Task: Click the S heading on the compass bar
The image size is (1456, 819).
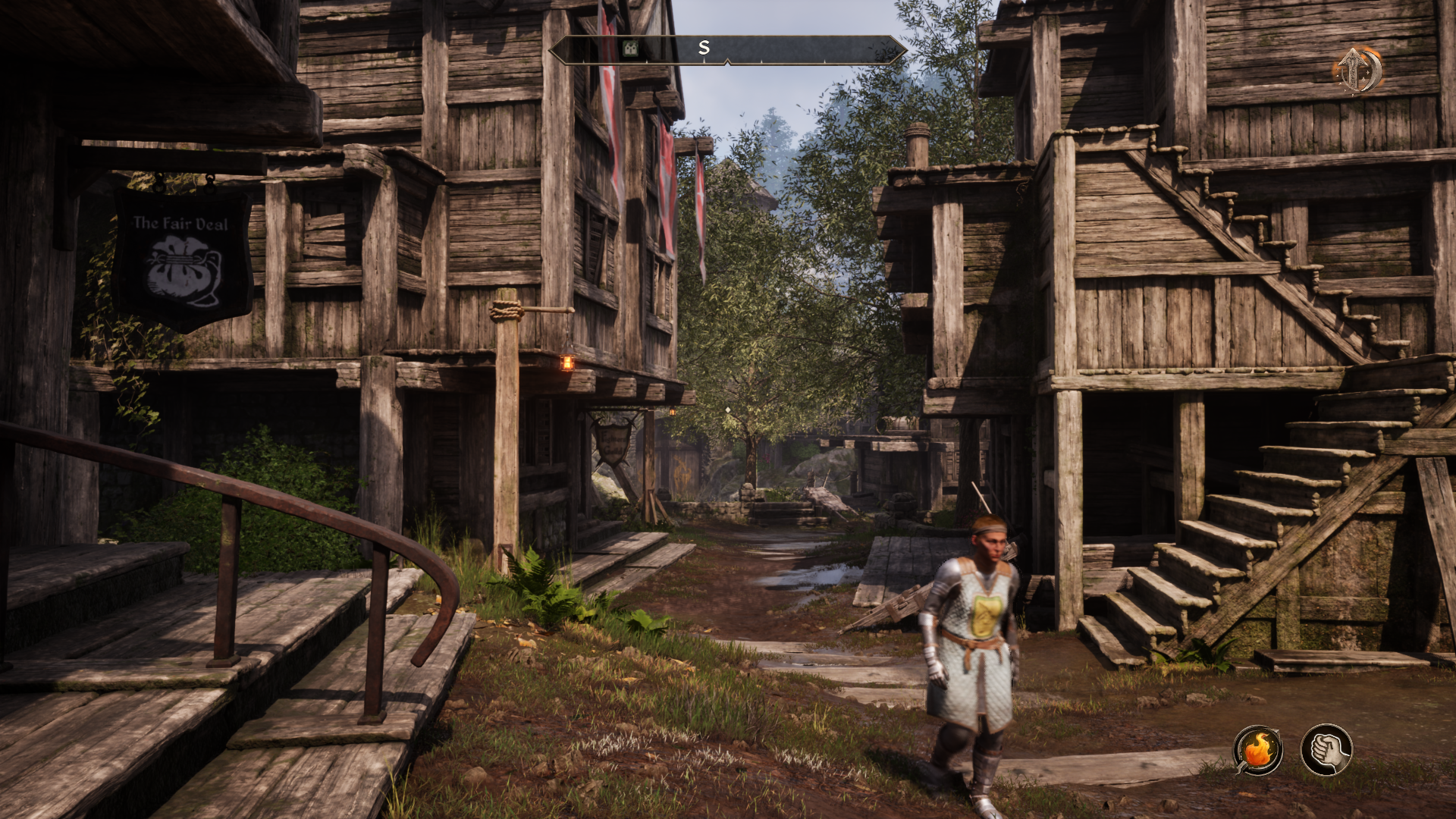Action: click(x=704, y=48)
